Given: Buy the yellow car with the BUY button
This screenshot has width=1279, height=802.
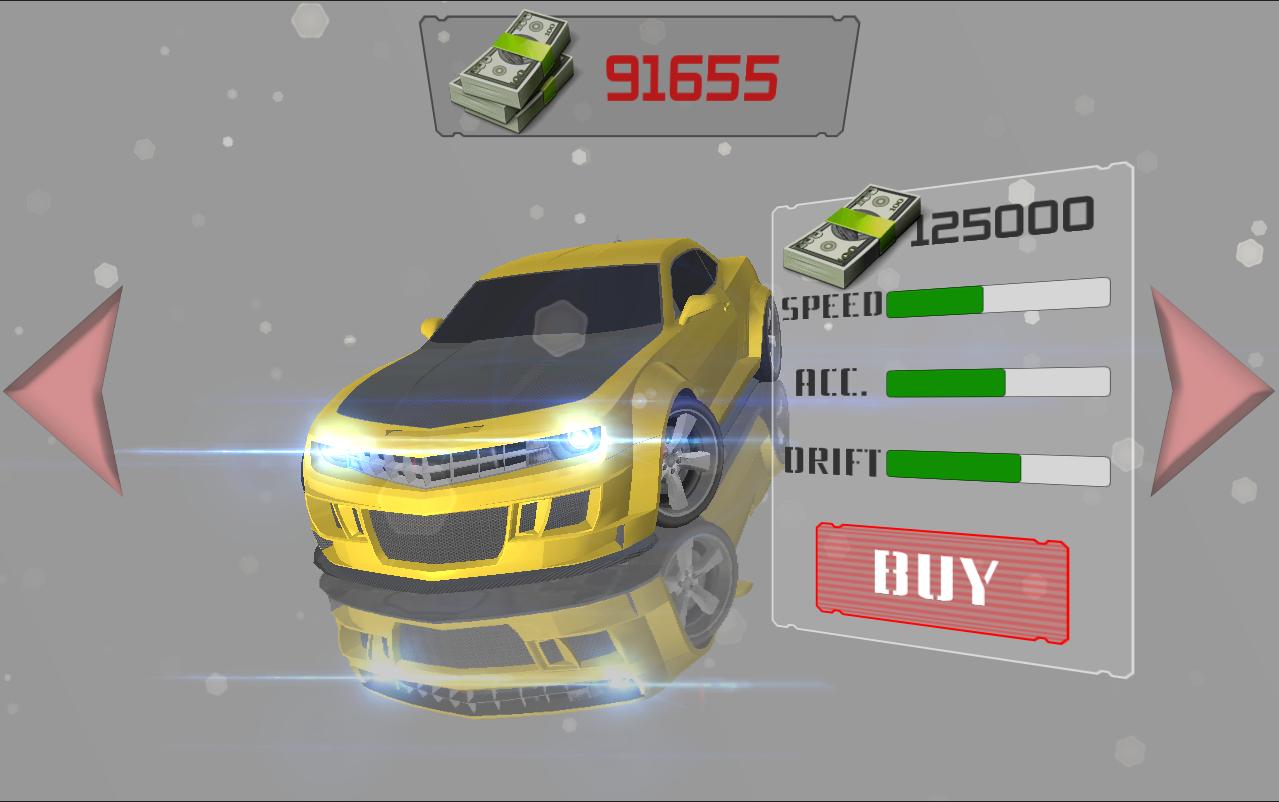Looking at the screenshot, I should [x=941, y=579].
